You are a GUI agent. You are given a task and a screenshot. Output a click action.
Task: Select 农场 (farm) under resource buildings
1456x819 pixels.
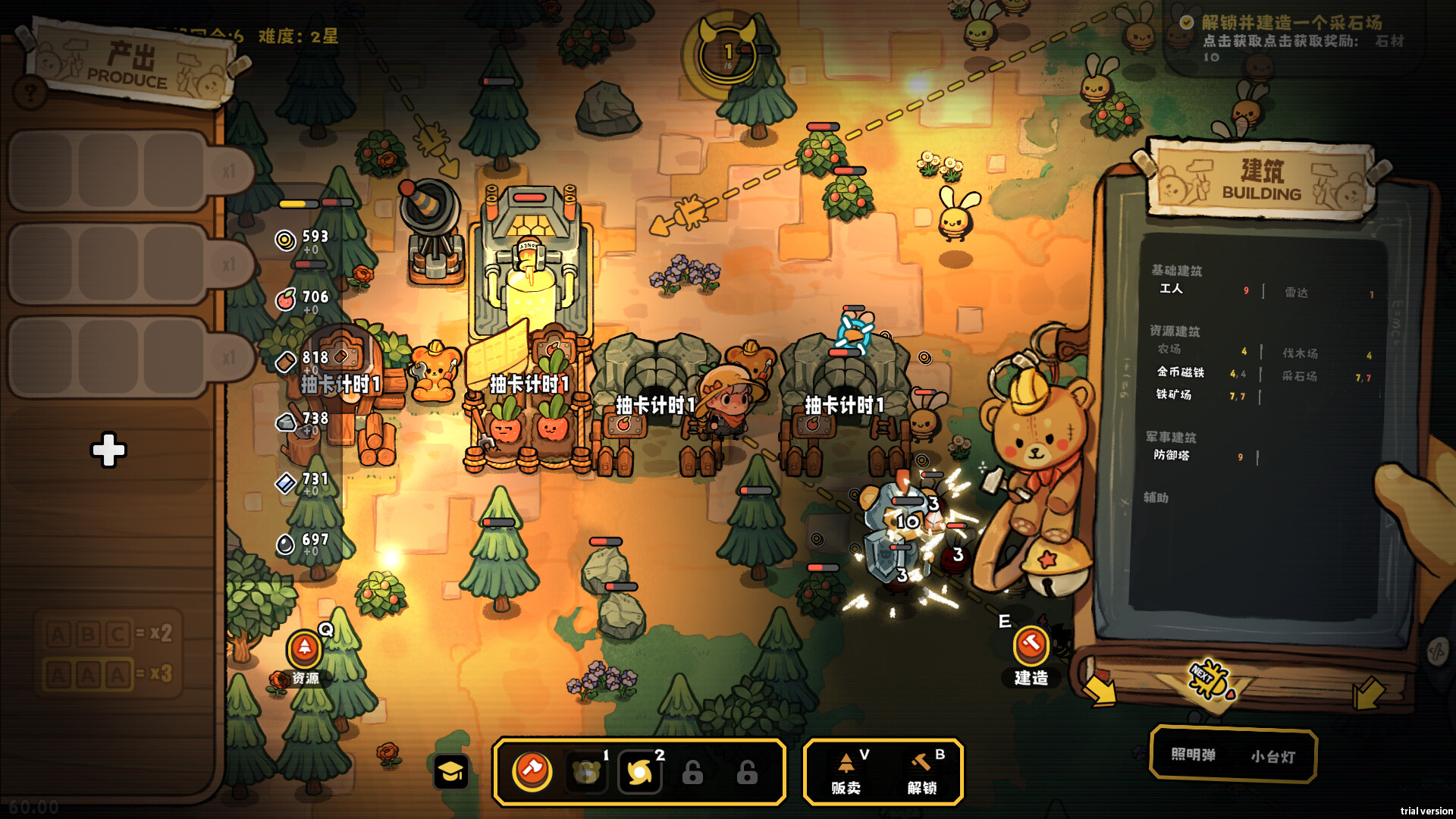[x=1169, y=350]
